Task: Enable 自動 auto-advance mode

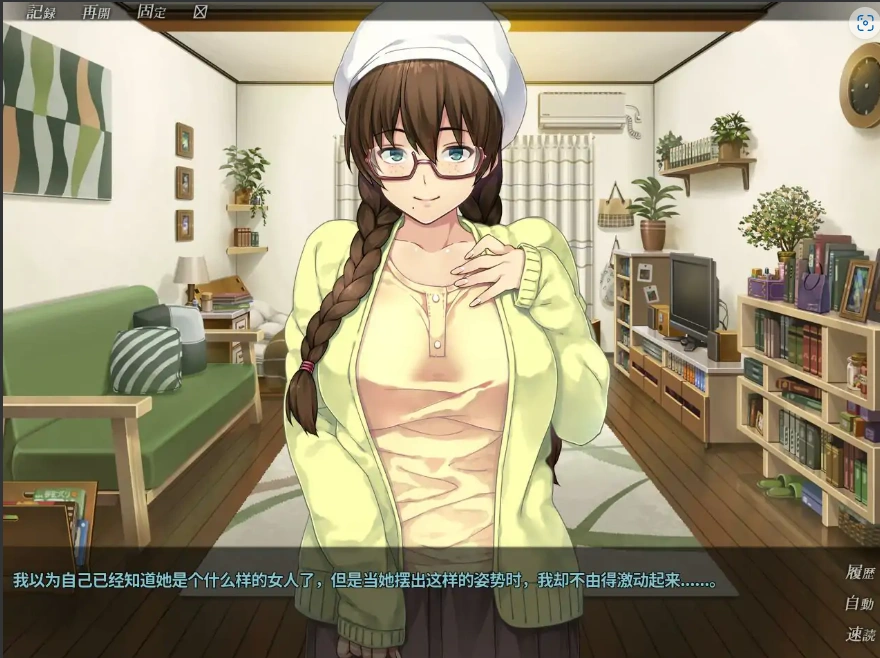Action: (859, 603)
